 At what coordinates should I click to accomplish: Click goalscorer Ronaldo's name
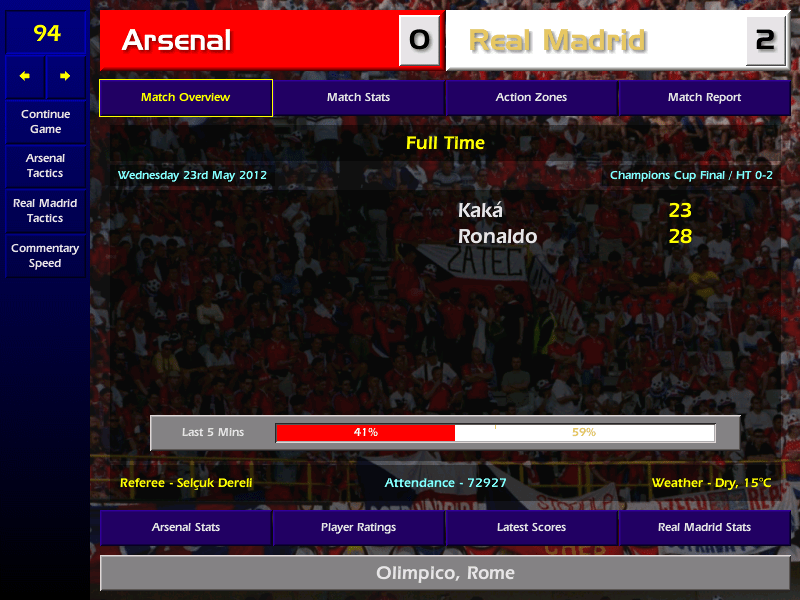click(x=497, y=237)
